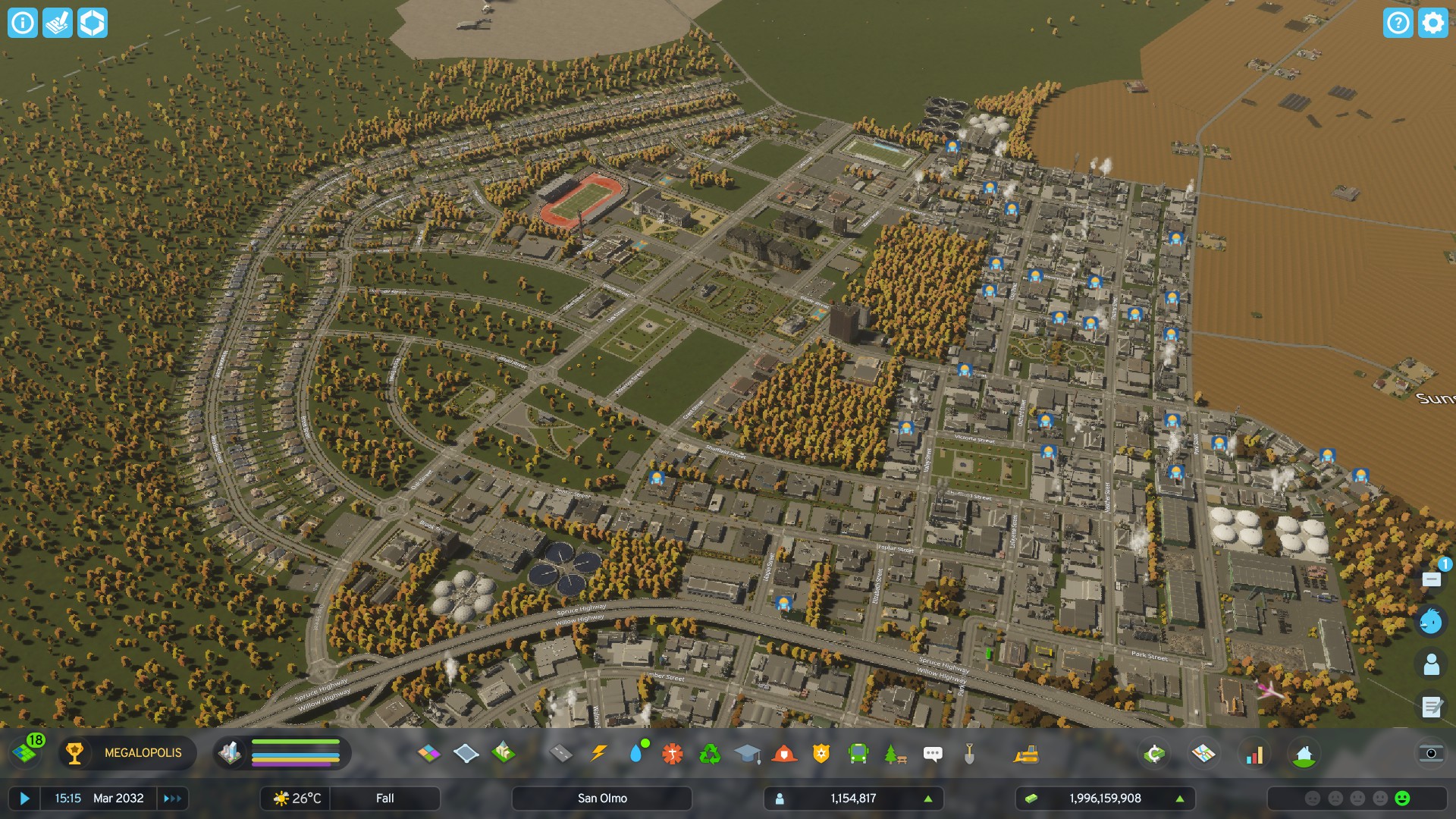This screenshot has height=819, width=1456.
Task: Open the Economy budget panel
Action: pyautogui.click(x=1154, y=754)
